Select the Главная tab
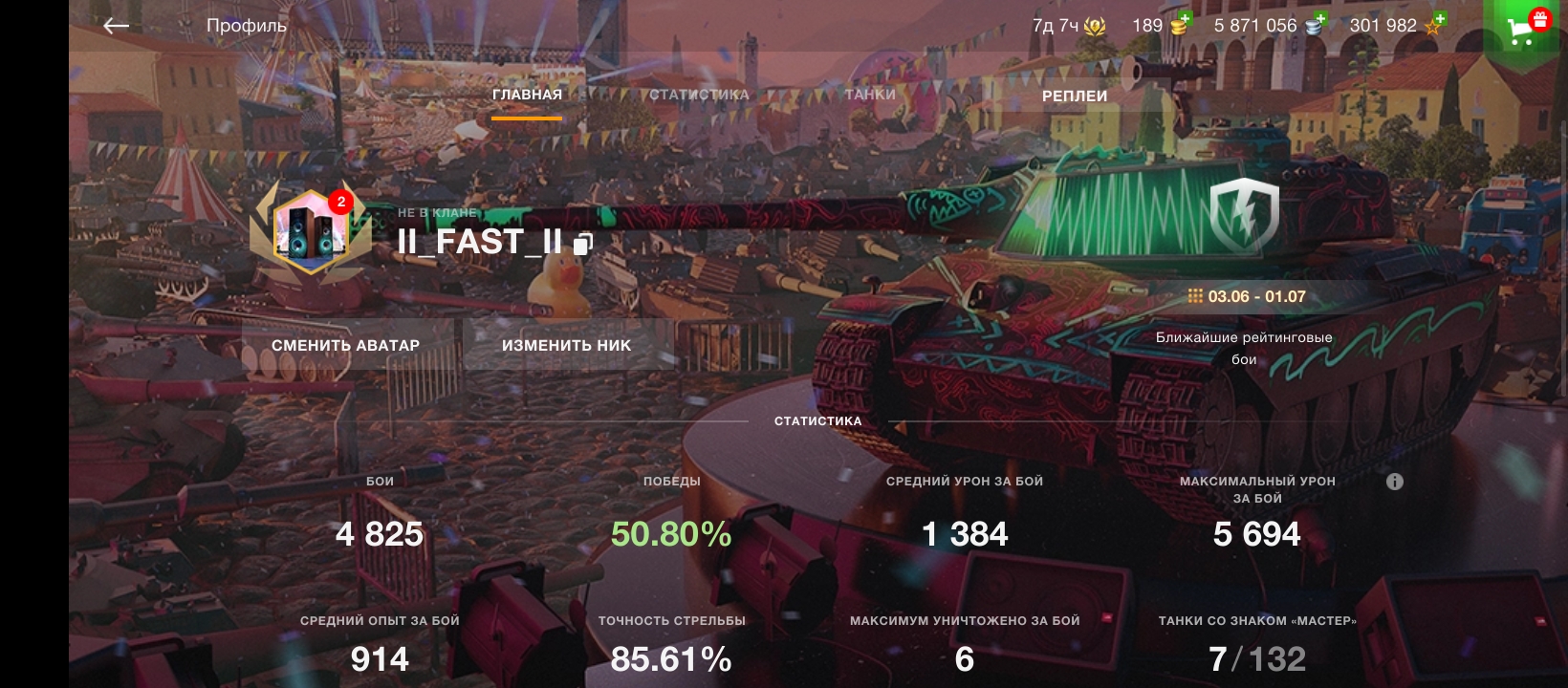The image size is (1568, 688). (x=527, y=95)
